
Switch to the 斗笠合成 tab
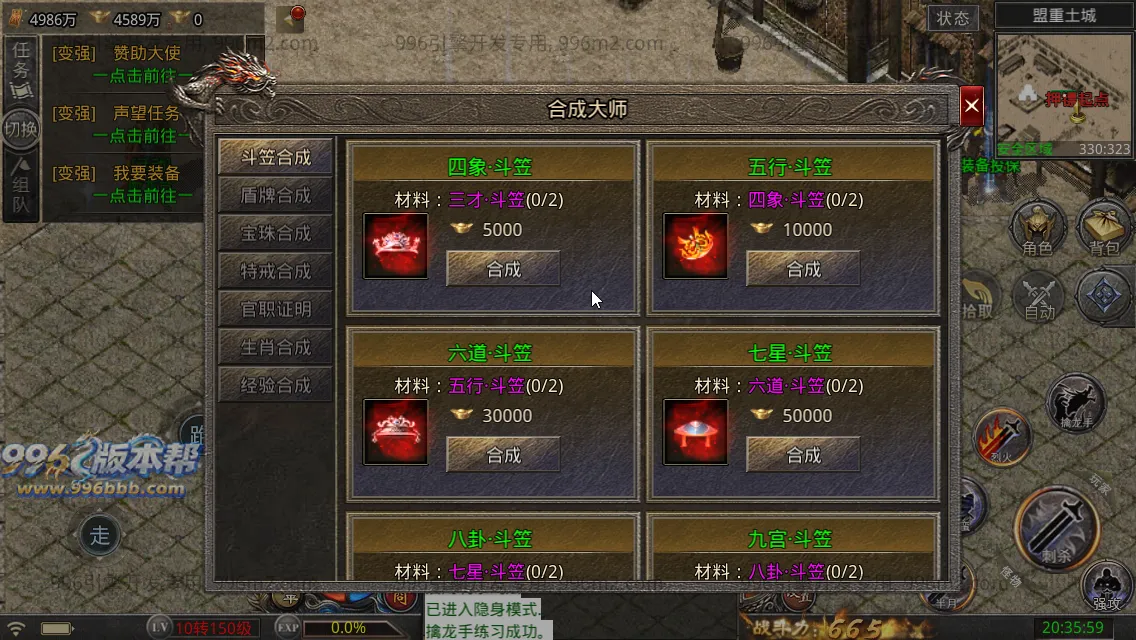pos(276,158)
